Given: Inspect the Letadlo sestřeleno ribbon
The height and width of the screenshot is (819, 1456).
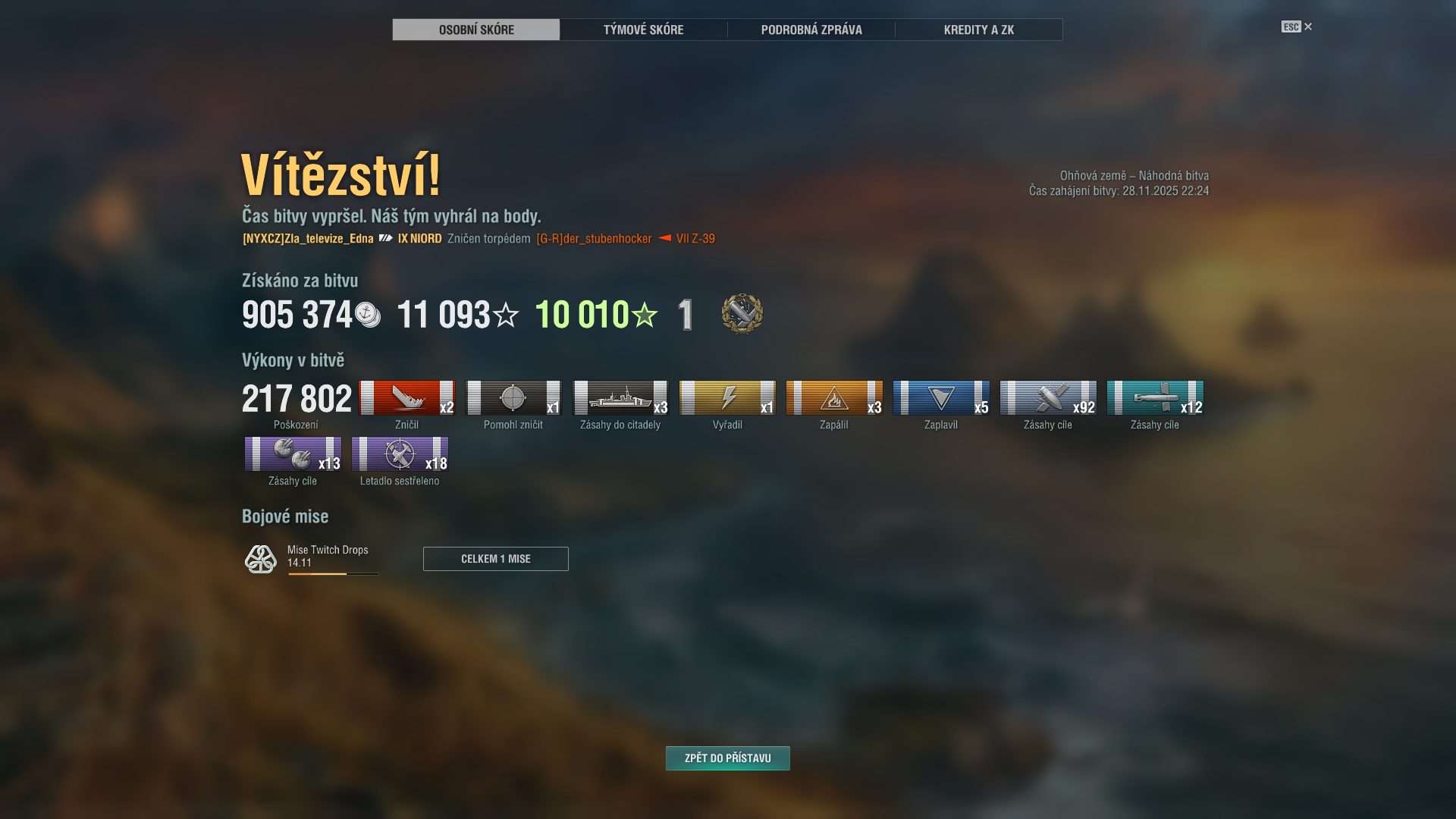Looking at the screenshot, I should (x=400, y=454).
